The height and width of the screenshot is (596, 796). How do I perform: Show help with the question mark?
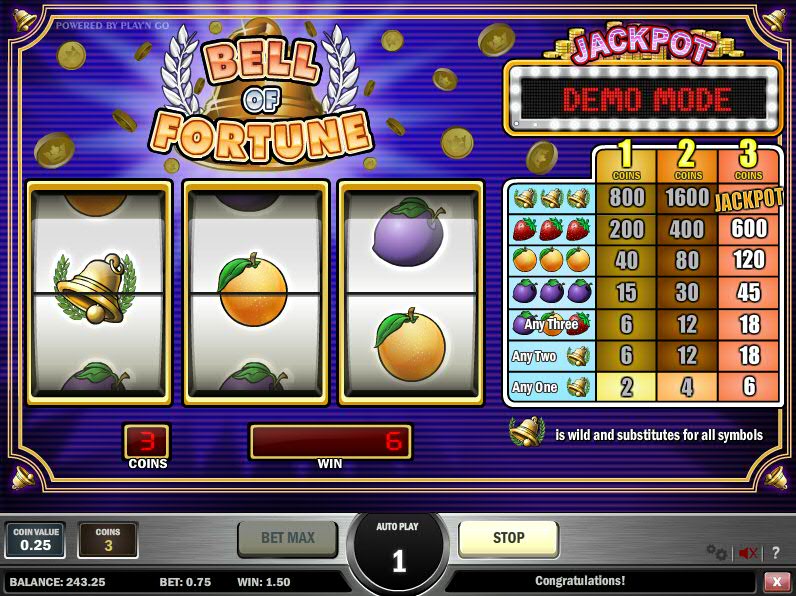click(775, 552)
